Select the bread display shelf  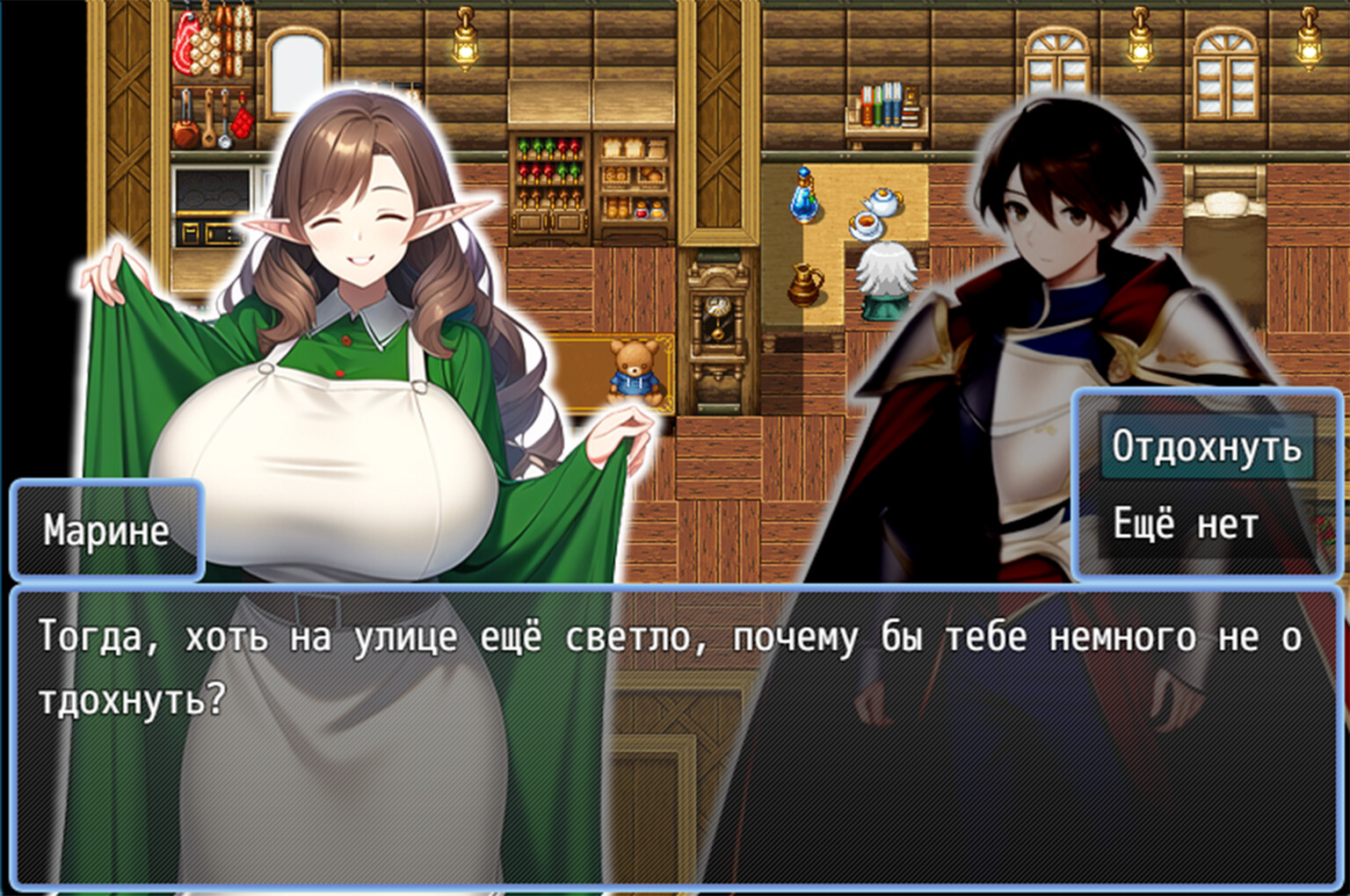tap(633, 176)
